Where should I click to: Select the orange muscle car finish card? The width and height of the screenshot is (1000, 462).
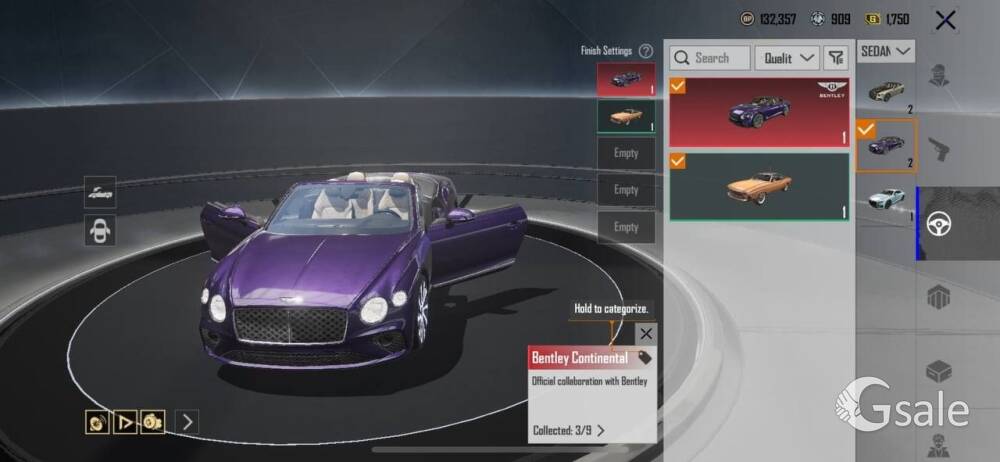click(x=760, y=186)
